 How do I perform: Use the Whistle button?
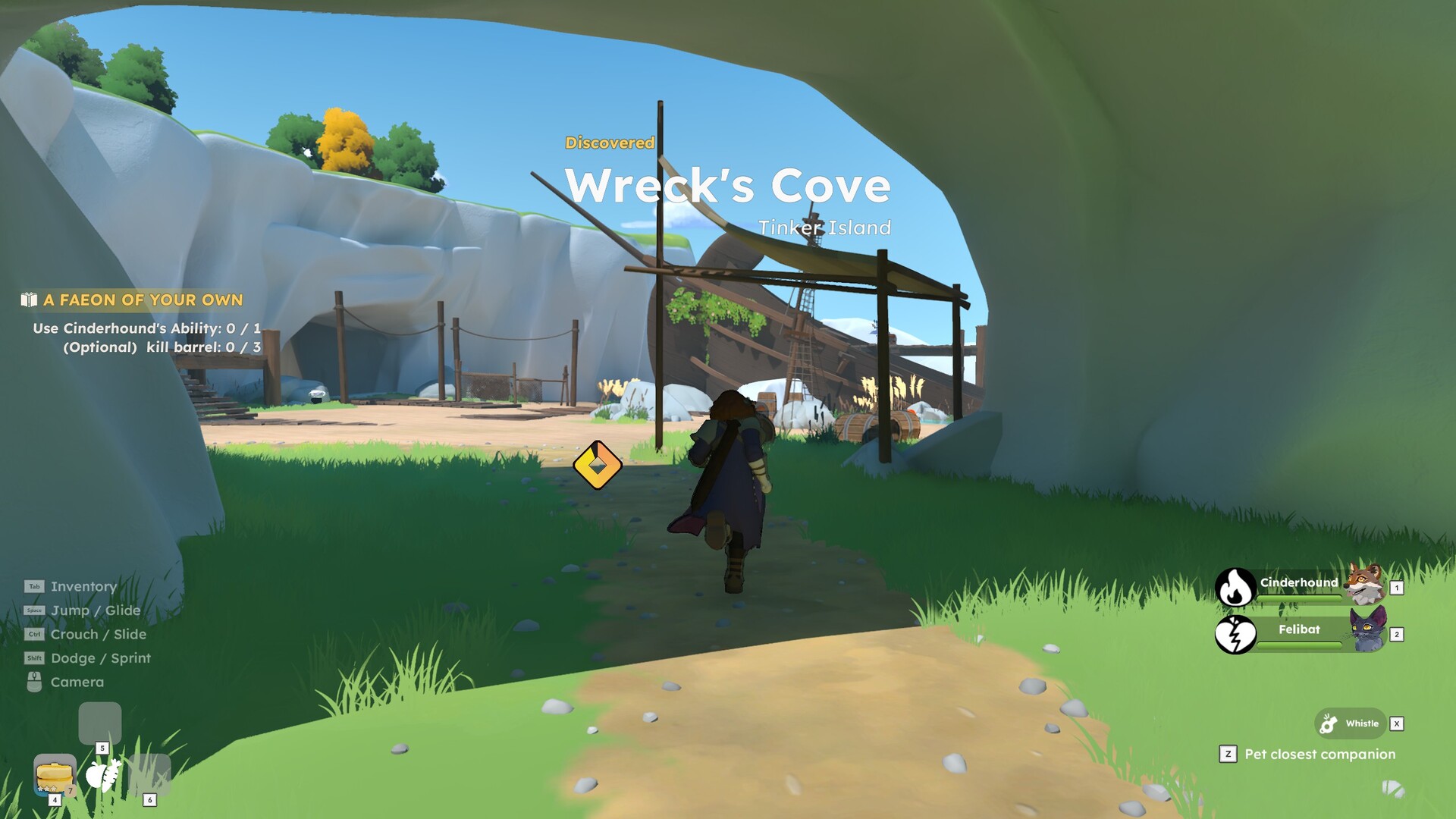point(1351,723)
